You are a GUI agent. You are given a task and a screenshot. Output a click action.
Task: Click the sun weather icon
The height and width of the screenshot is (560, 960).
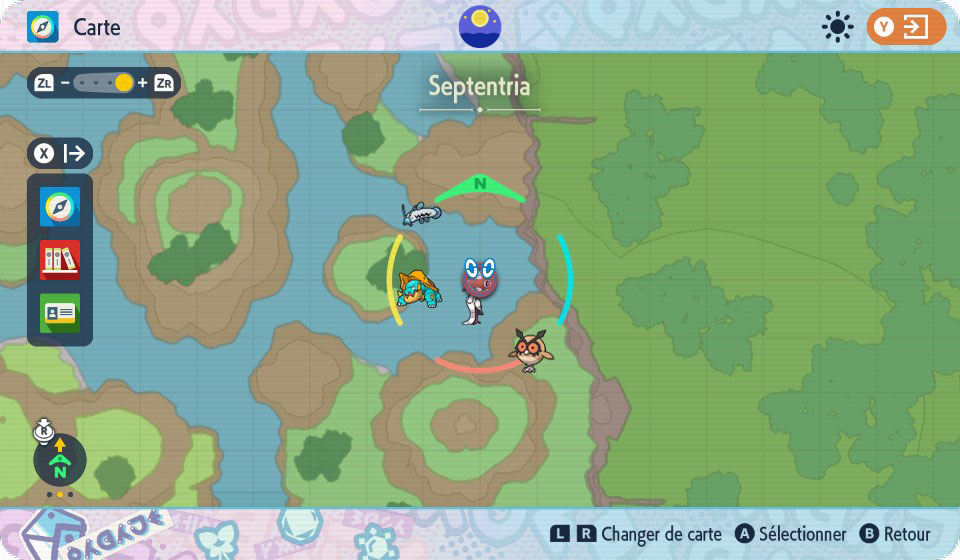(x=837, y=27)
